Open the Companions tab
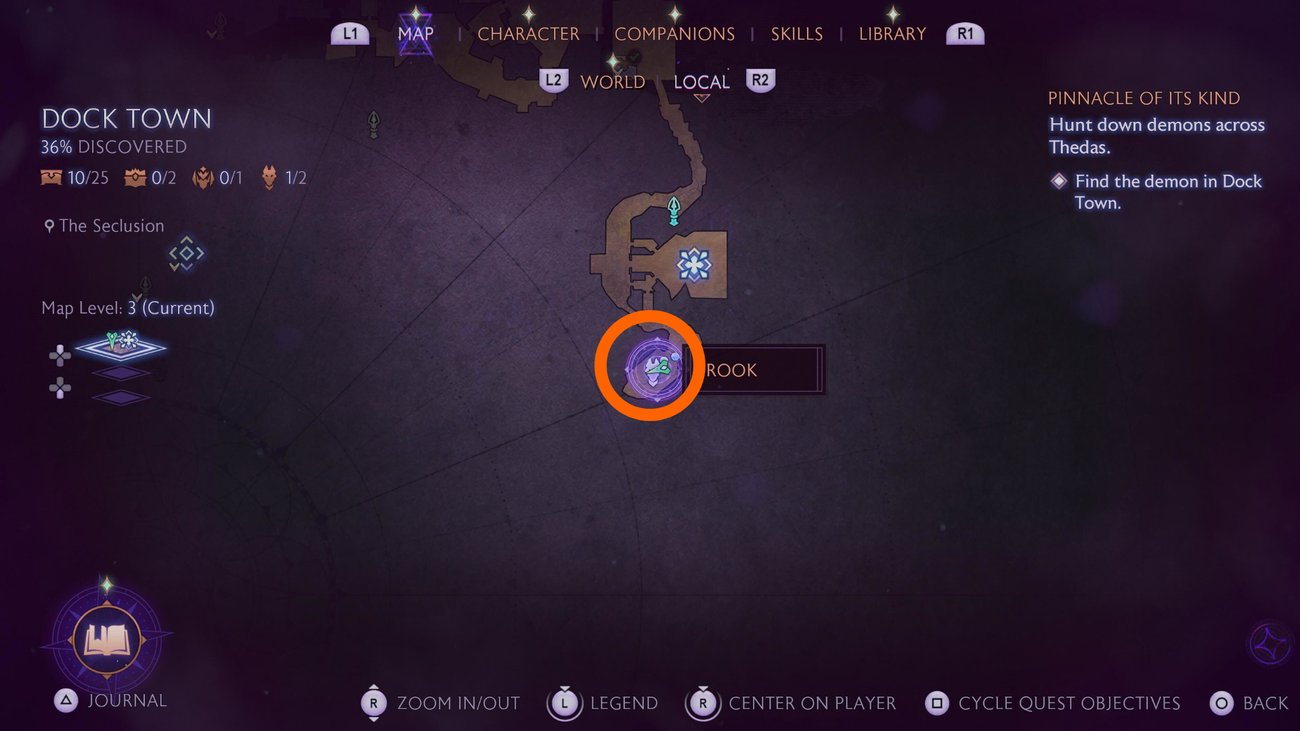This screenshot has height=731, width=1300. 674,34
